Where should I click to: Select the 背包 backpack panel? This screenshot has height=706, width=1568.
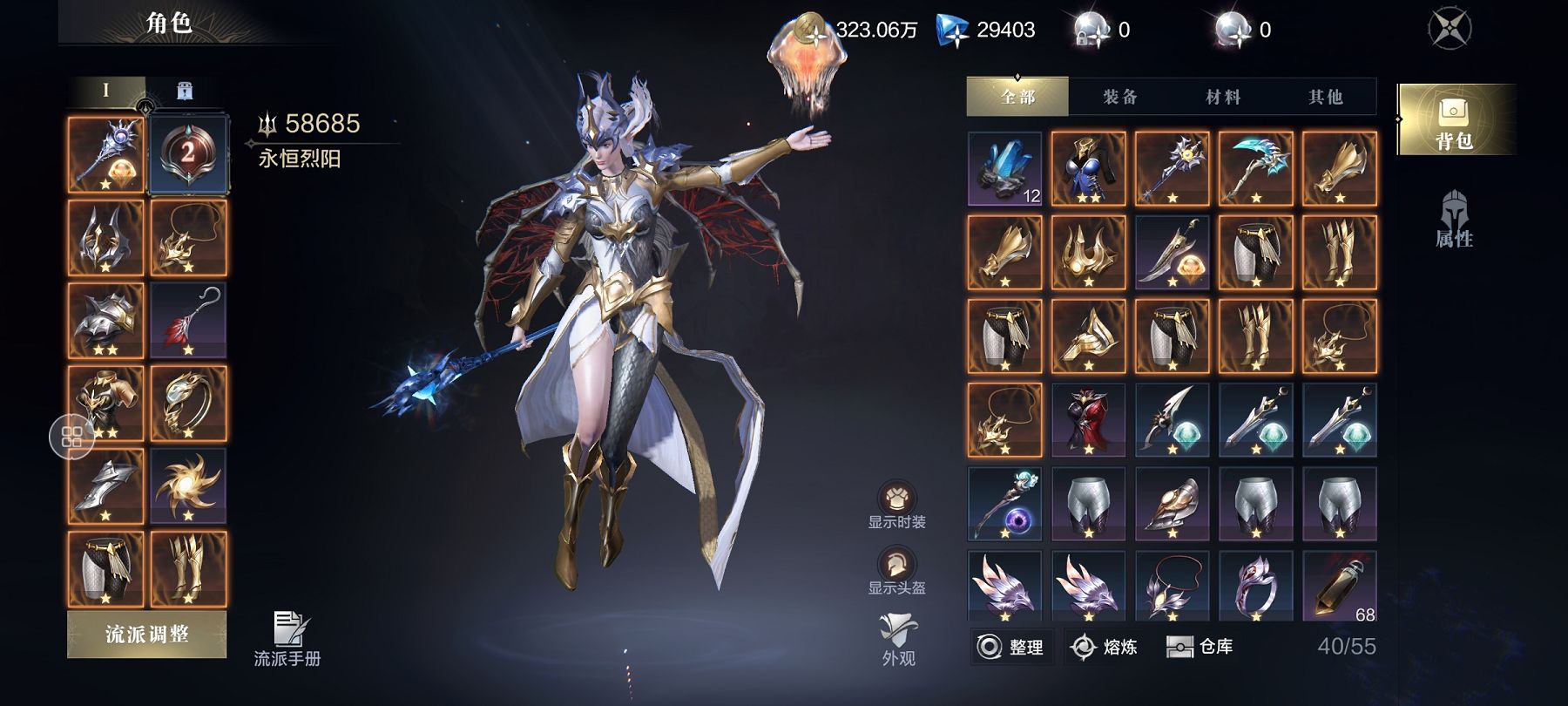pyautogui.click(x=1453, y=120)
